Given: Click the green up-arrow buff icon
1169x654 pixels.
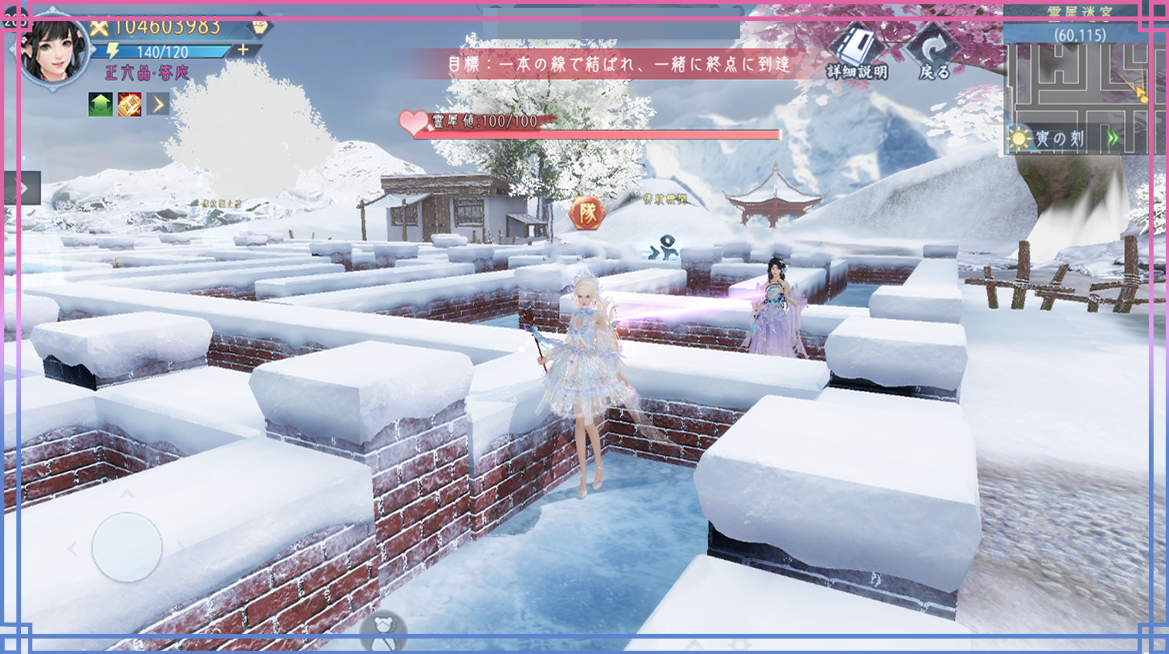Looking at the screenshot, I should pos(100,103).
